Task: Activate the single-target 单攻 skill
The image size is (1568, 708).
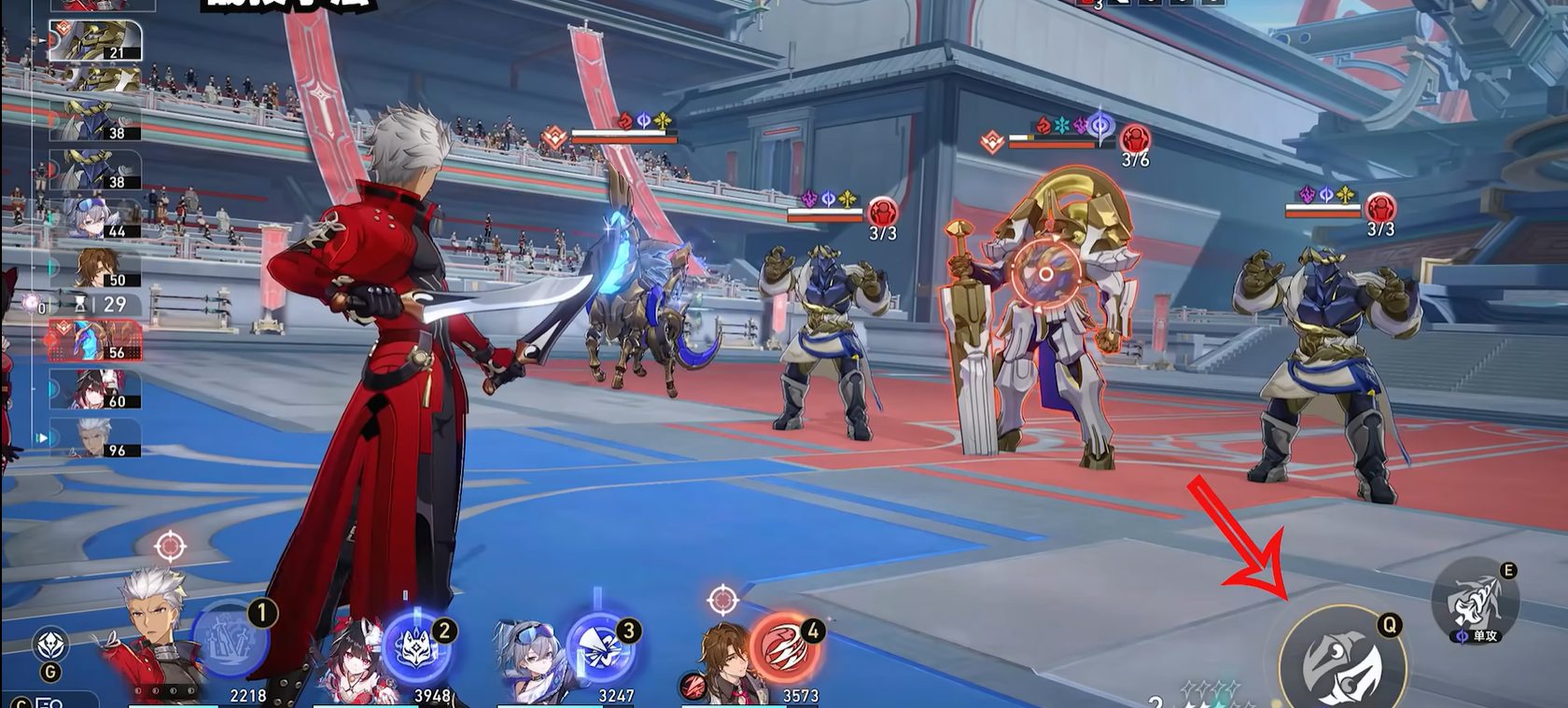Action: [x=1476, y=604]
